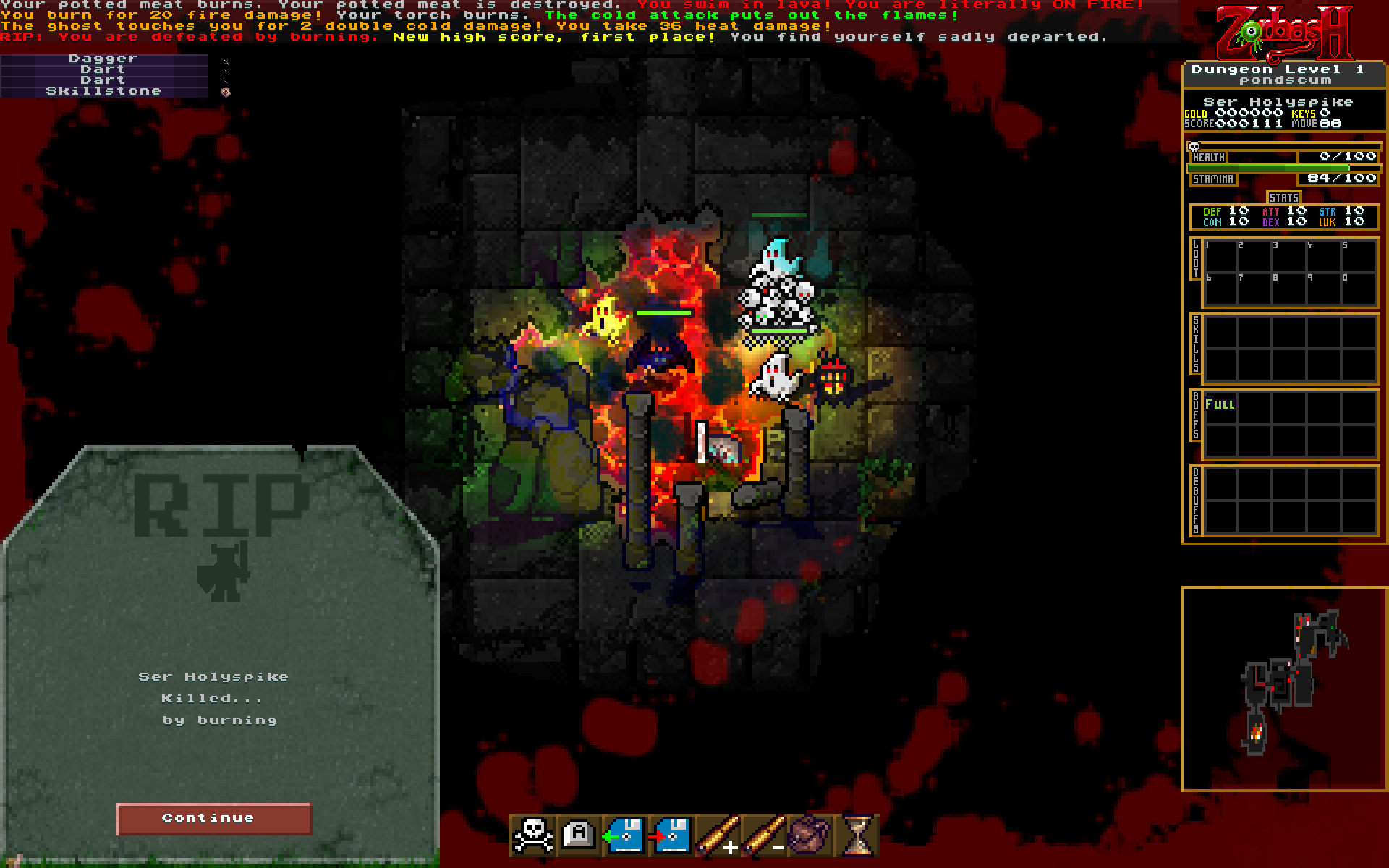Select the Dagger entry in the item list
This screenshot has width=1389, height=868.
(103, 59)
